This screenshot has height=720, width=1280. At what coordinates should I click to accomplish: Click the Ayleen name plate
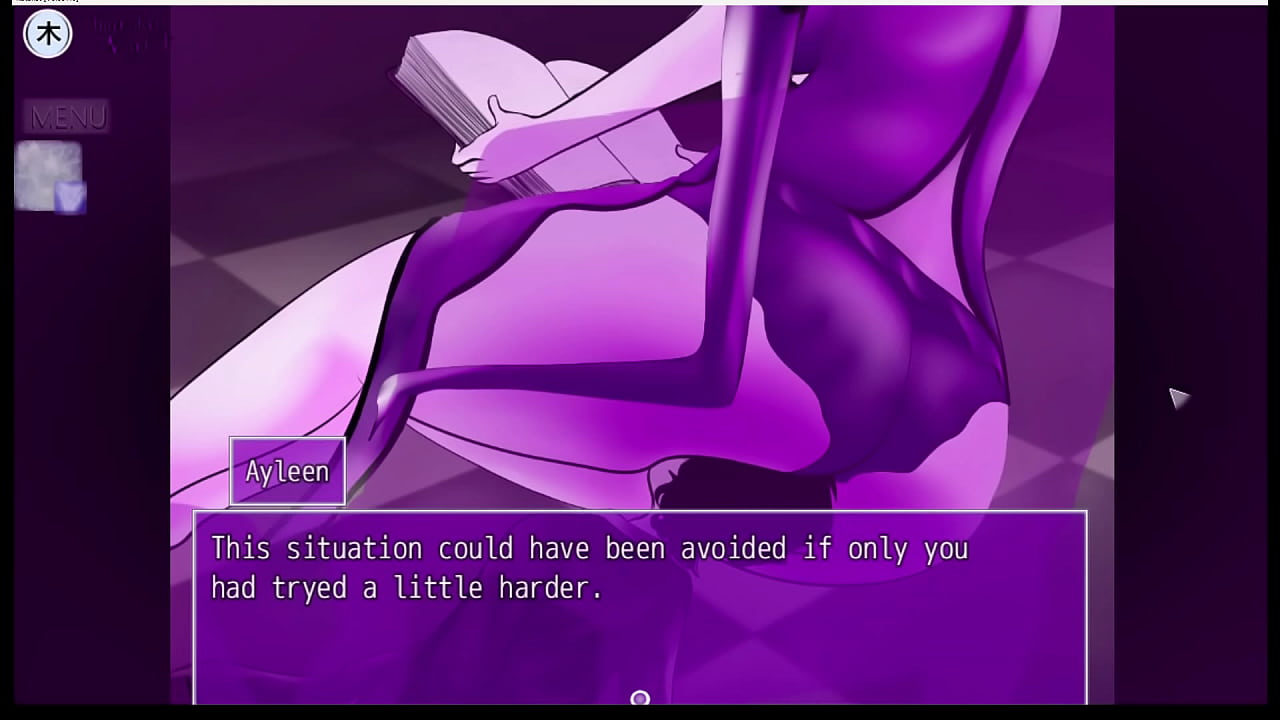[287, 470]
